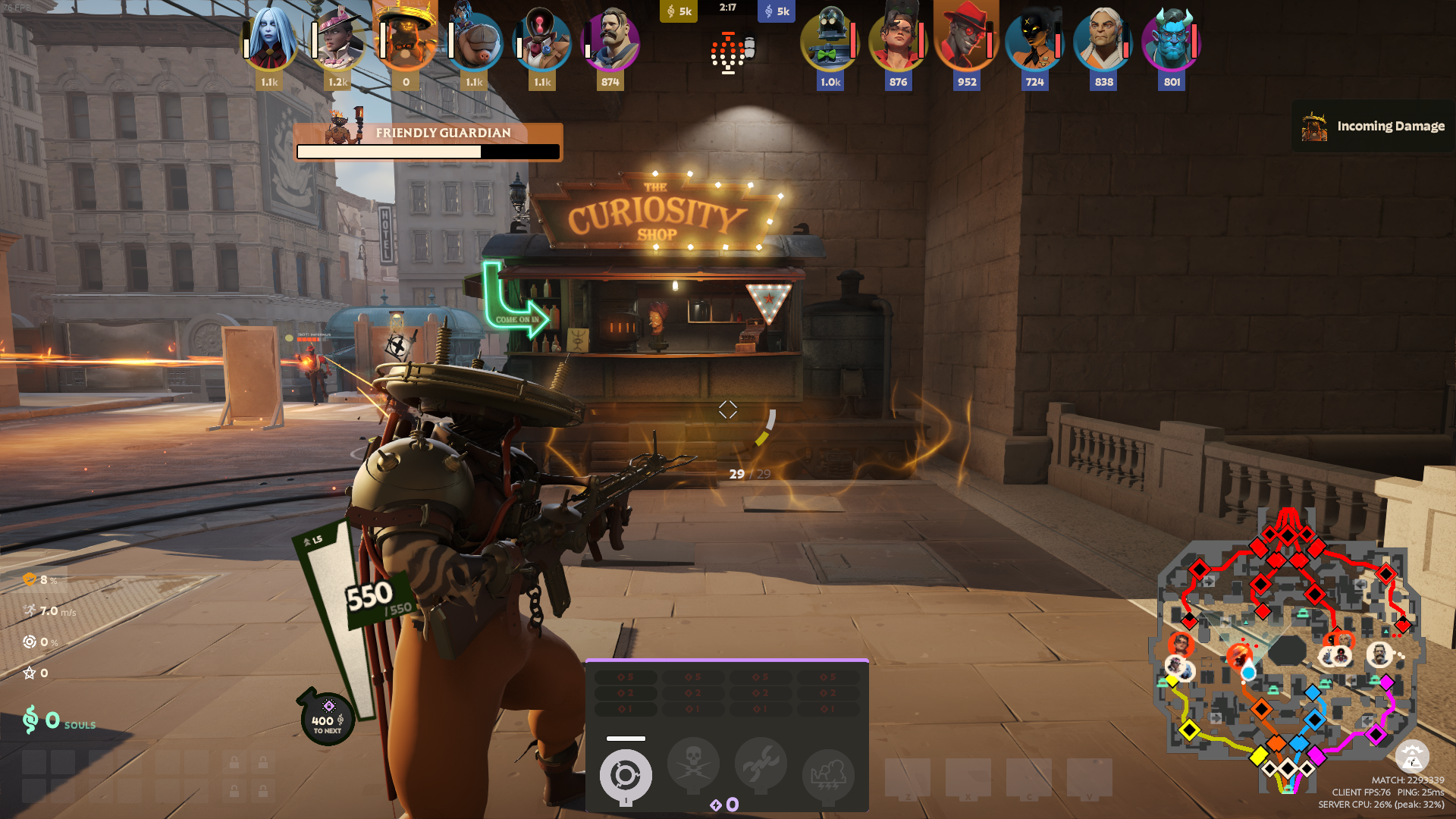Viewport: 1456px width, 819px height.
Task: Click the souls currency counter
Action: click(x=60, y=720)
